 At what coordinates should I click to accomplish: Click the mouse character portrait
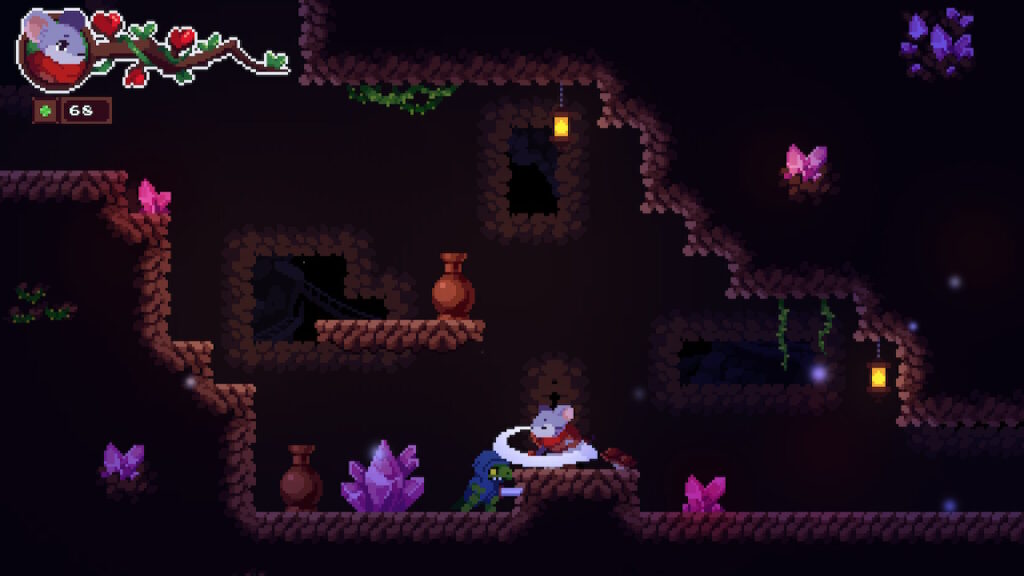point(54,50)
